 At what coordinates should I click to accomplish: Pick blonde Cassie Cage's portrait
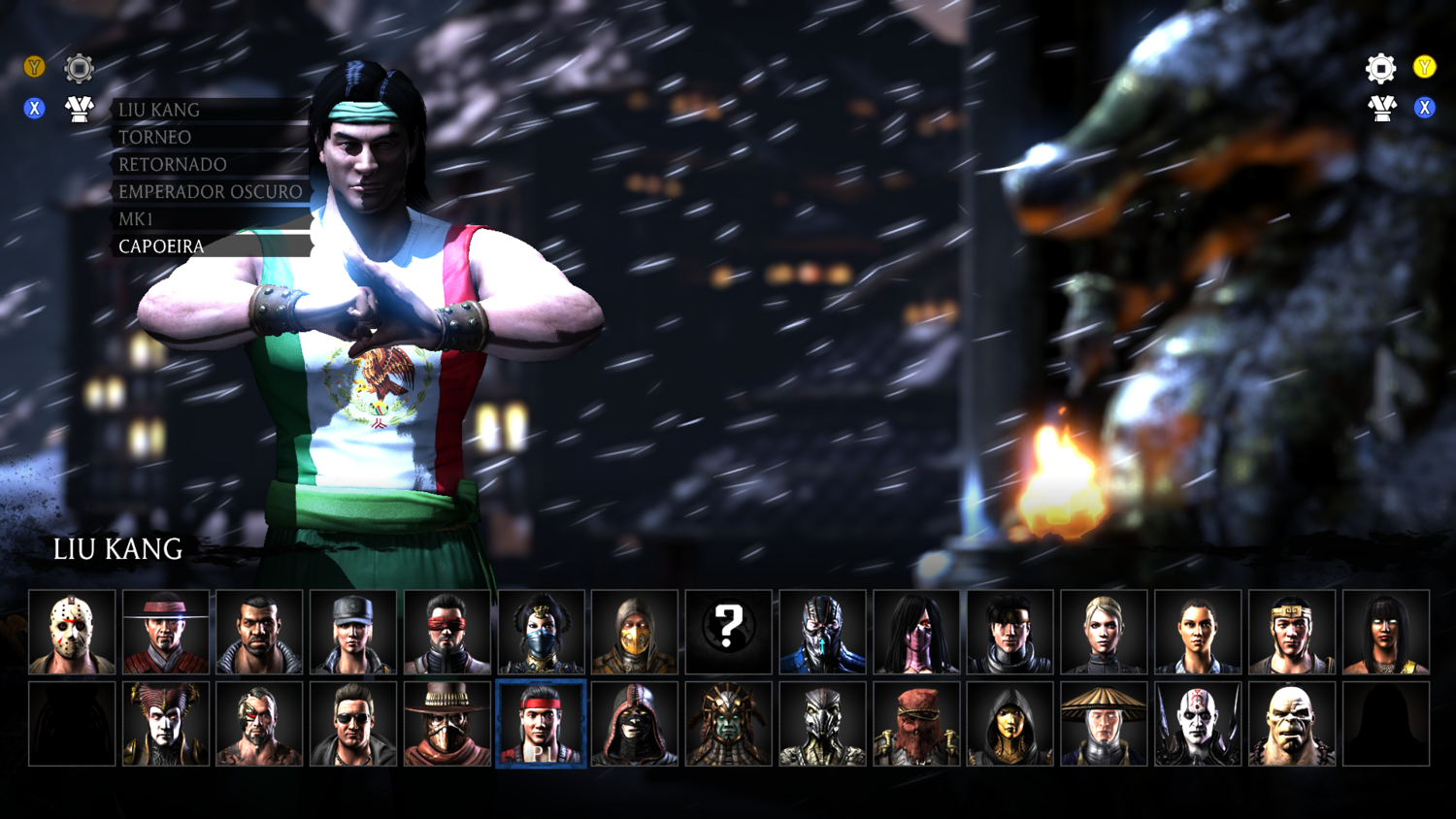[1104, 632]
